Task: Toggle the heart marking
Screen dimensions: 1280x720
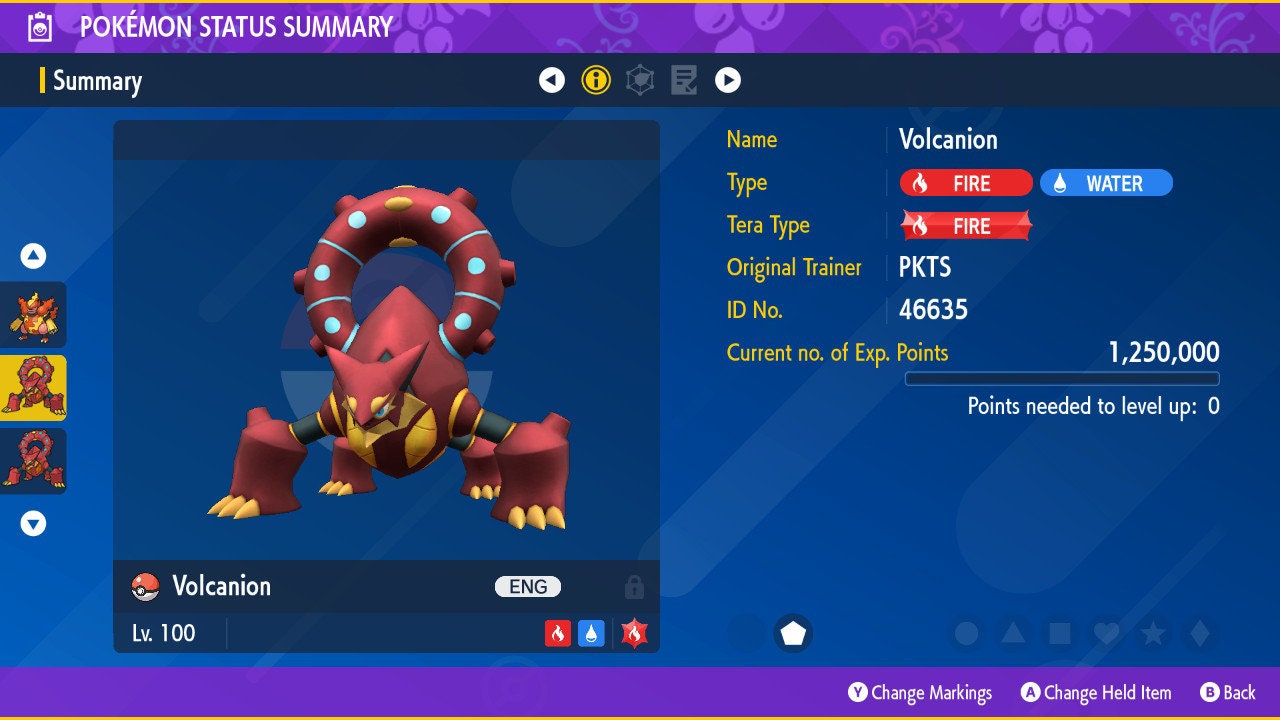Action: [x=1106, y=633]
